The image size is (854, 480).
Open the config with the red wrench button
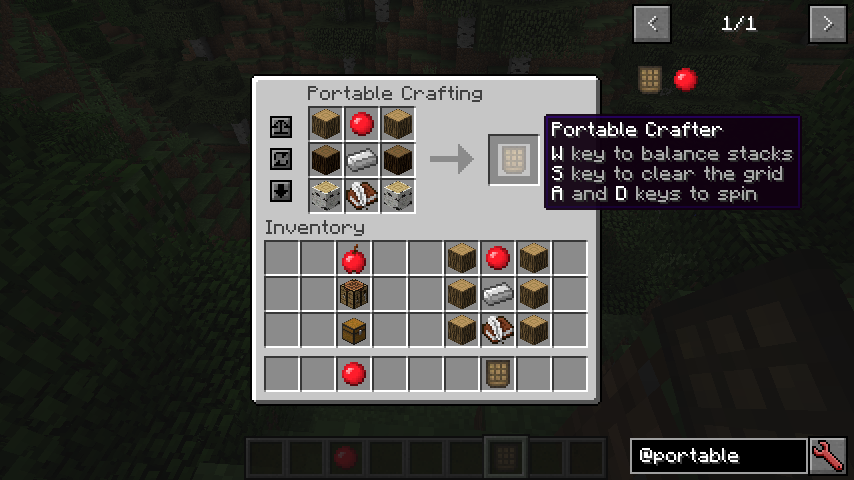(x=828, y=456)
